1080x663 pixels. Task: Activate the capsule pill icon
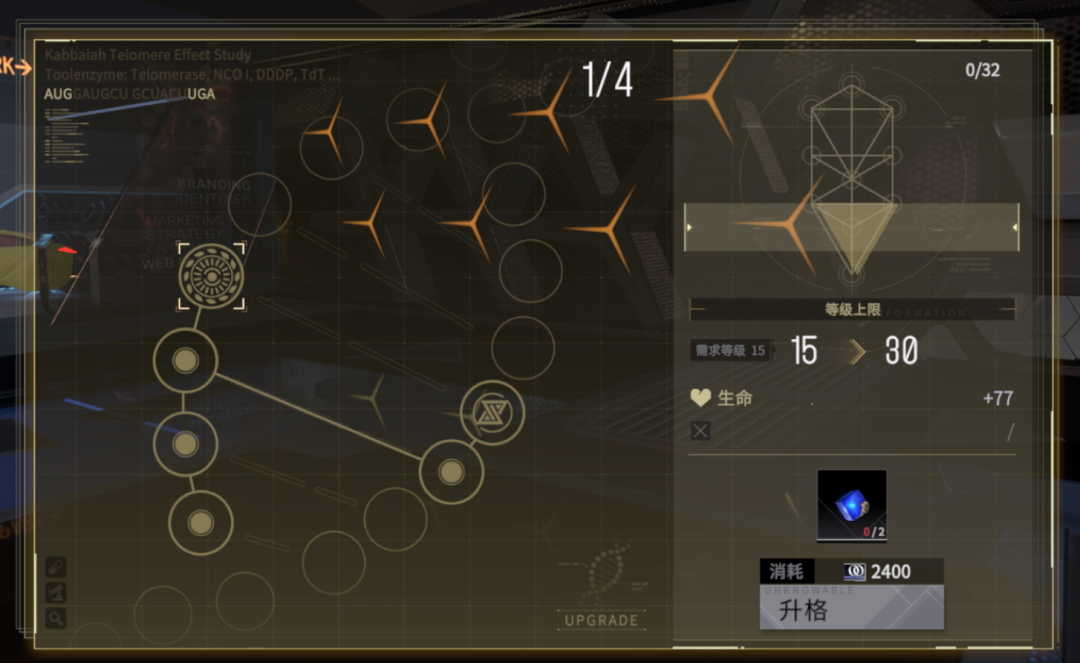[x=56, y=567]
